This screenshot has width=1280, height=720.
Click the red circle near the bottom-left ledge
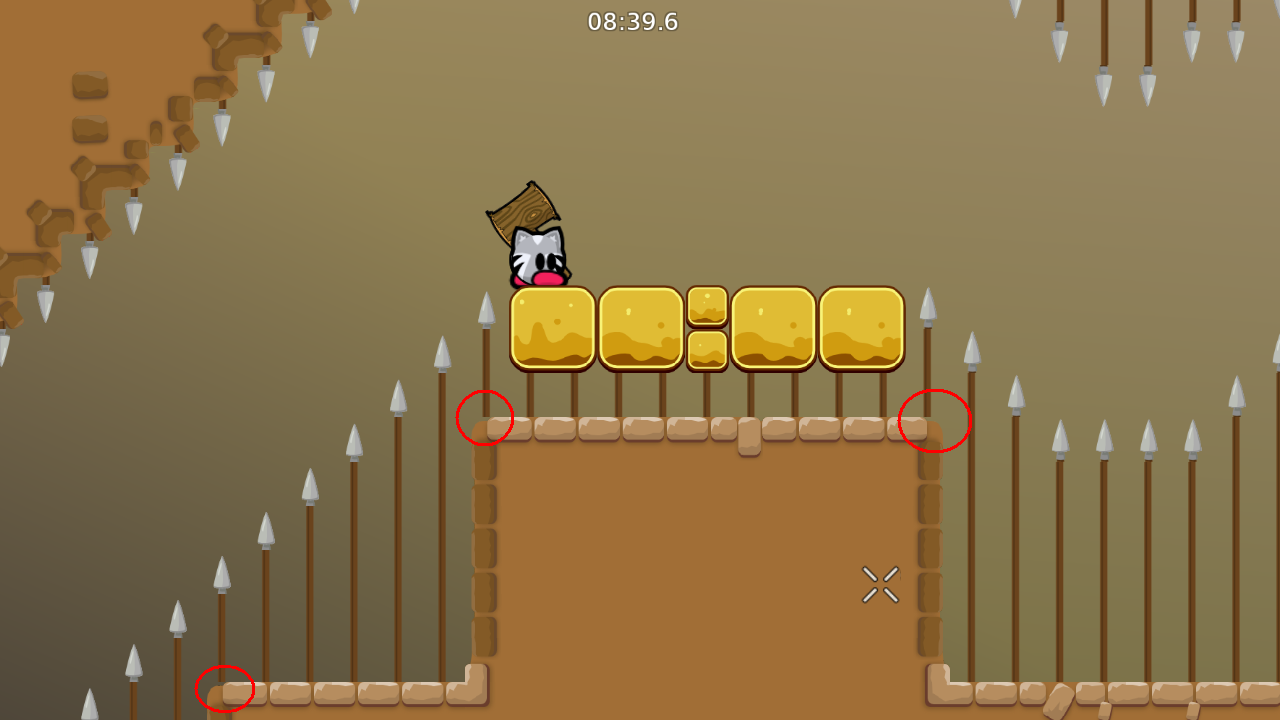tap(226, 689)
